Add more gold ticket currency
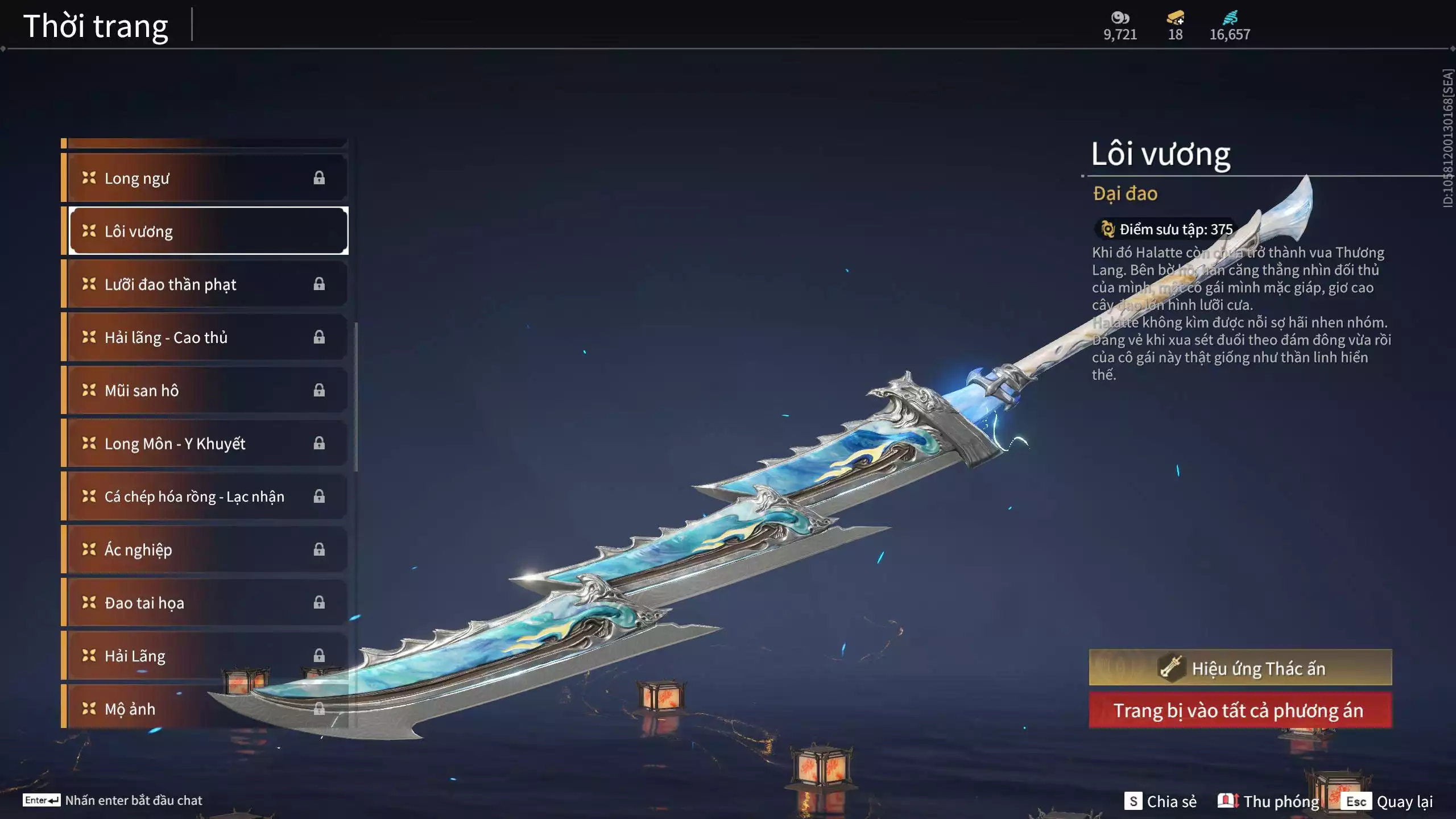This screenshot has width=1456, height=819. coord(1175,18)
